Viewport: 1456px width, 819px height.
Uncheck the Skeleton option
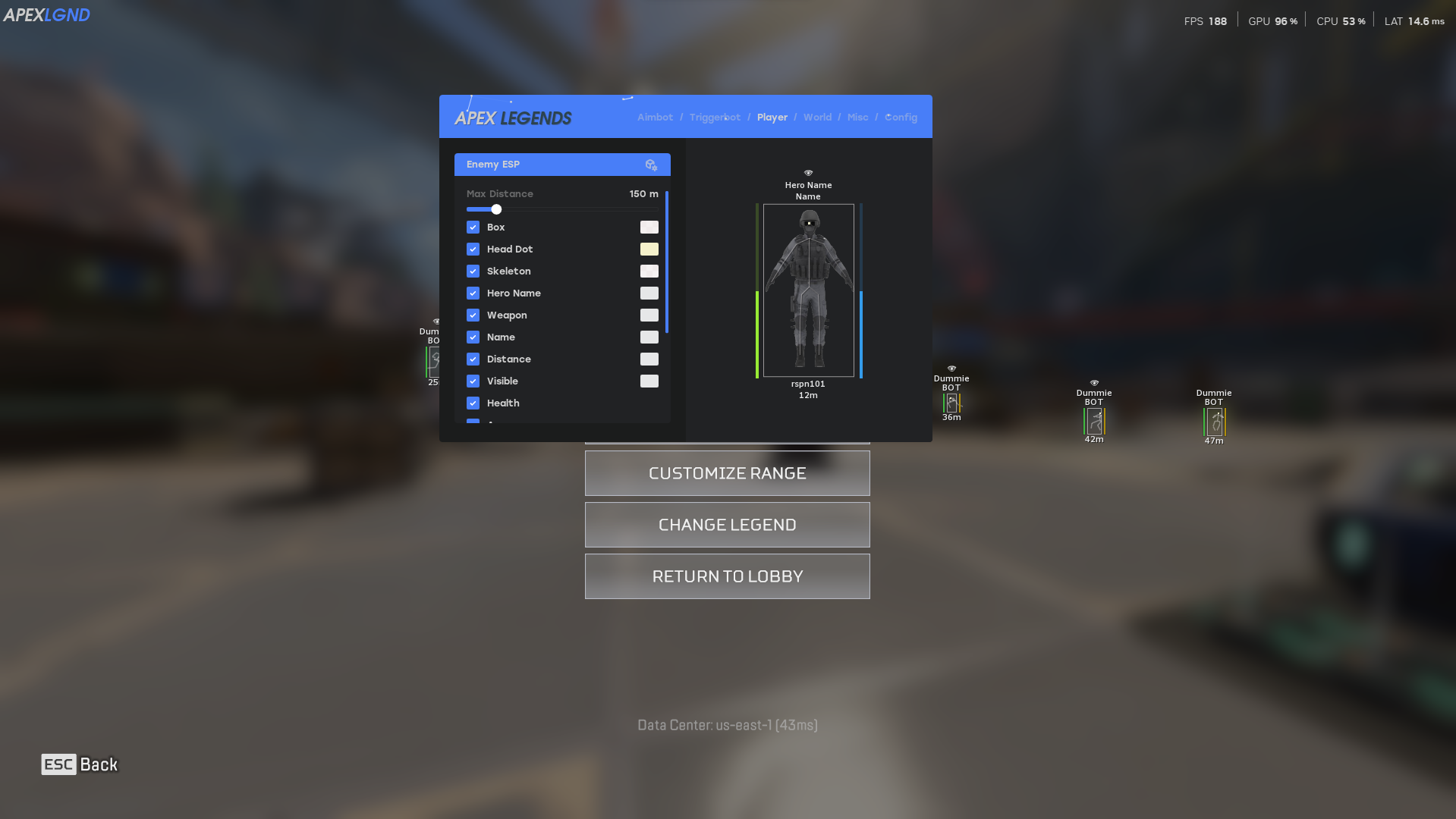(x=473, y=271)
